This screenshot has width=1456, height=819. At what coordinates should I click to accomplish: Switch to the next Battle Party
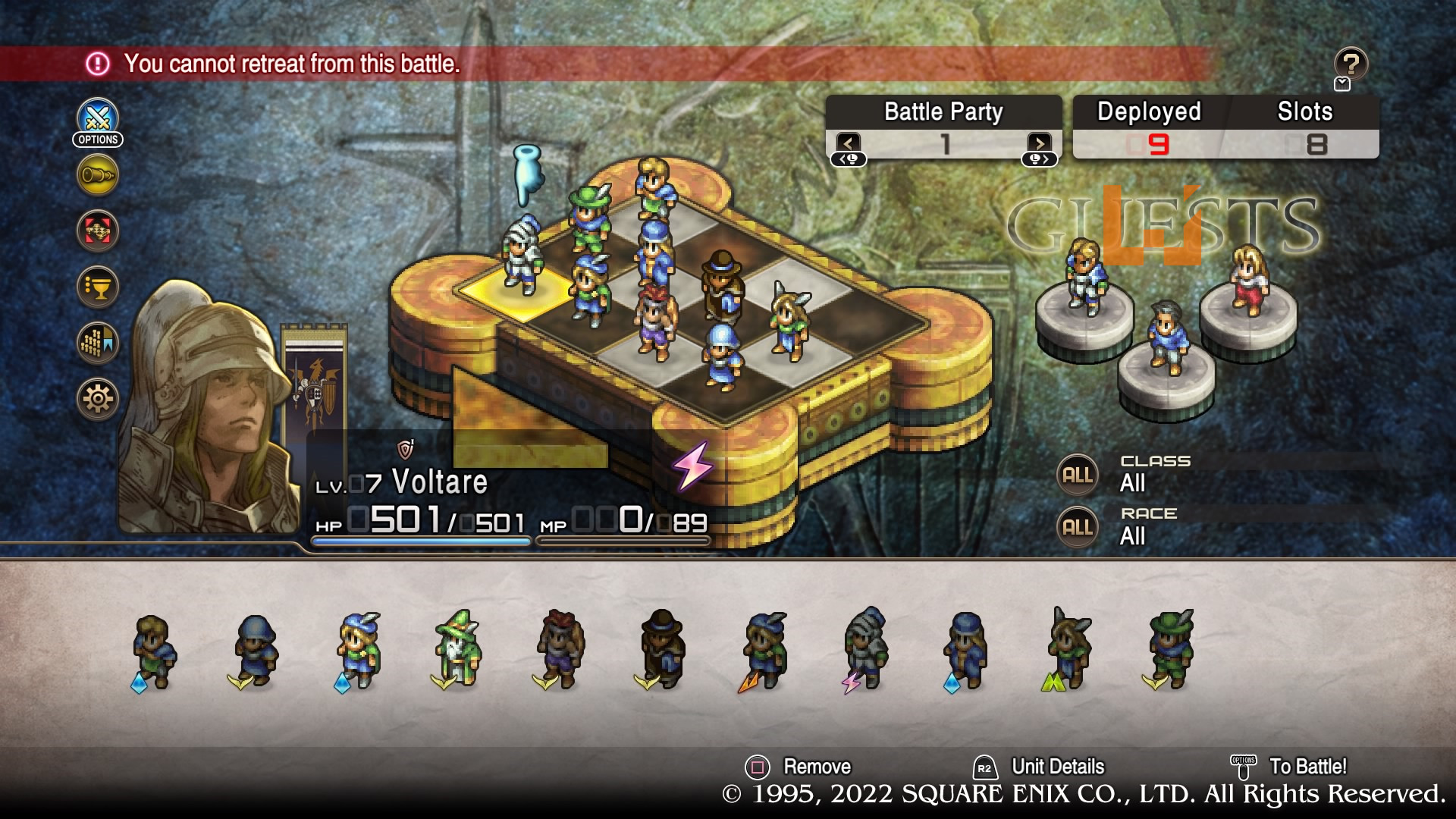coord(1039,143)
